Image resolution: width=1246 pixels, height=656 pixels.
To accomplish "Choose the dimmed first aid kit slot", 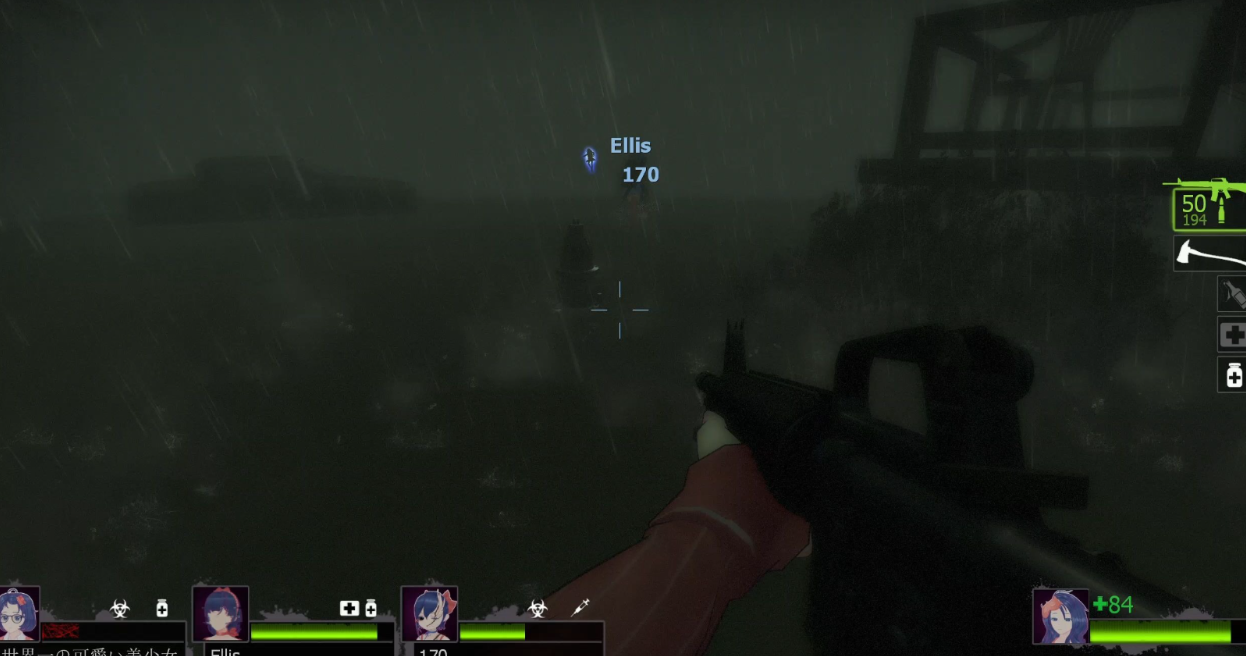I will point(1232,334).
